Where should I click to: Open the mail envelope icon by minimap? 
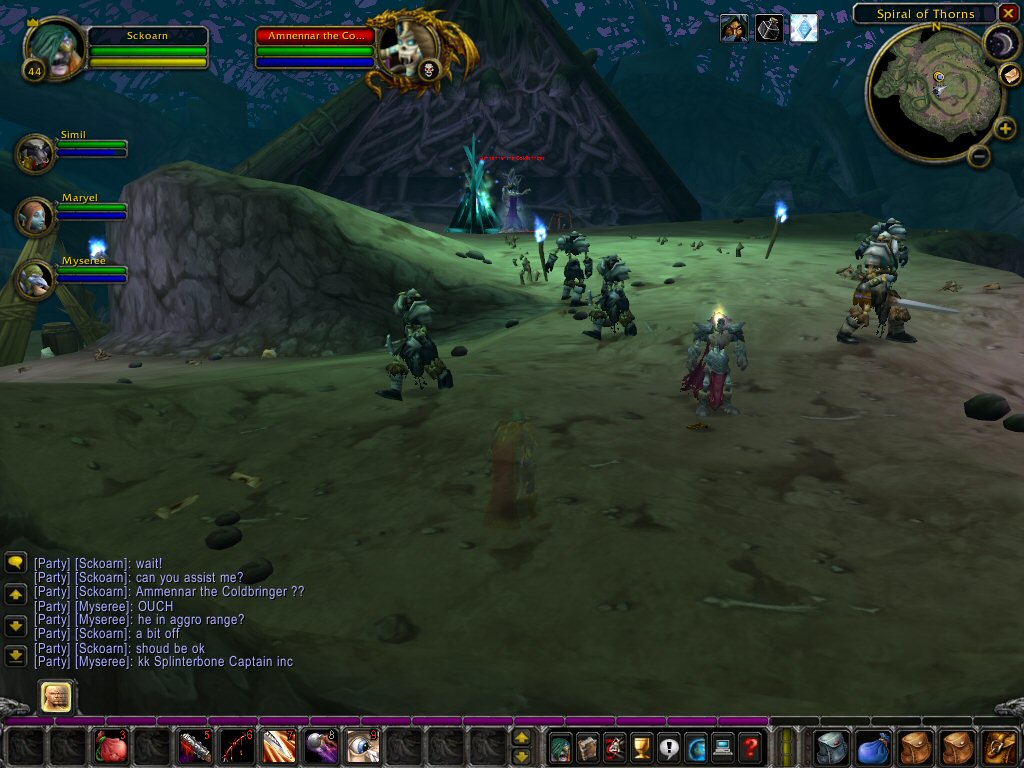pyautogui.click(x=1010, y=75)
